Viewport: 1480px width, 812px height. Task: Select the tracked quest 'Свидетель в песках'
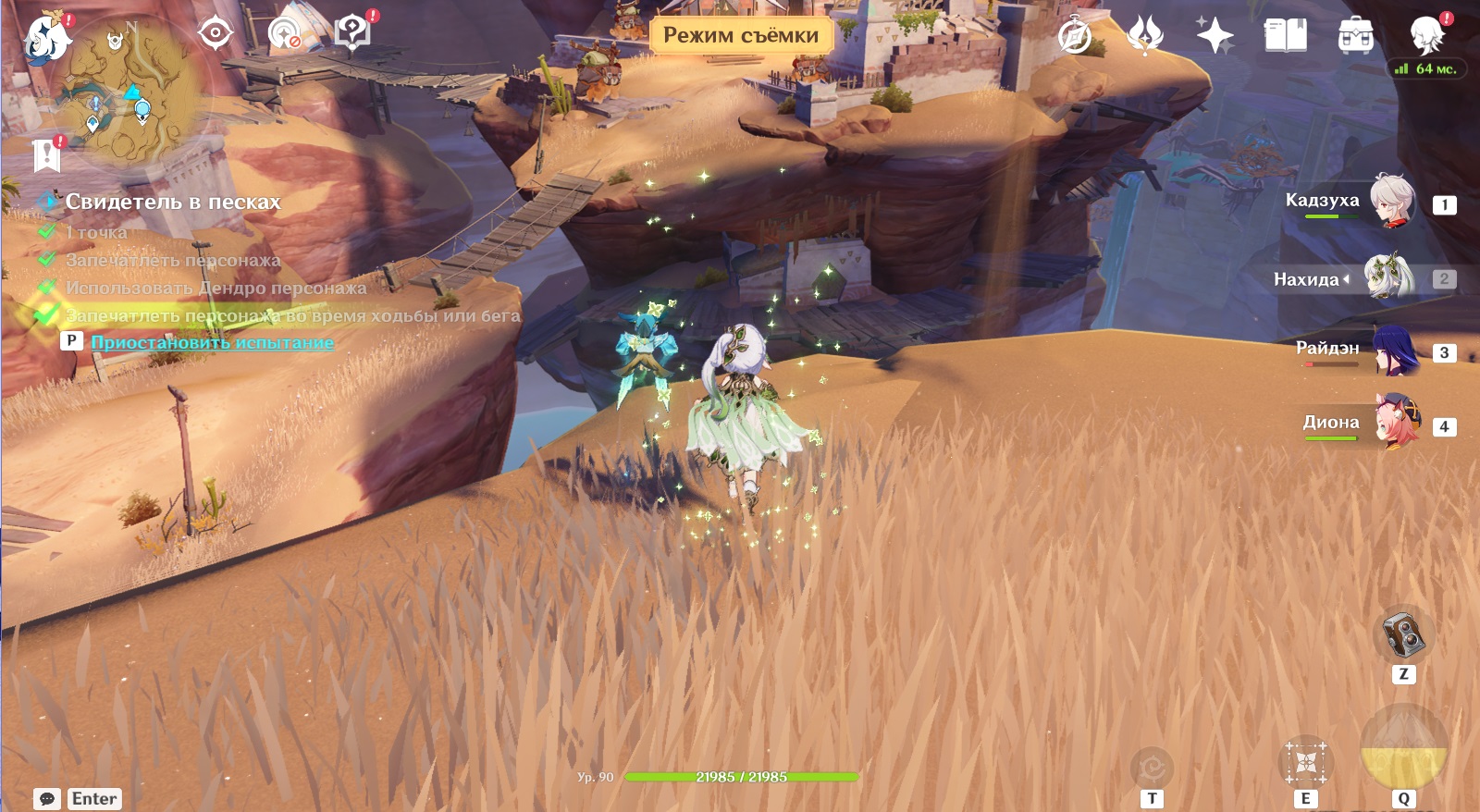(x=172, y=202)
